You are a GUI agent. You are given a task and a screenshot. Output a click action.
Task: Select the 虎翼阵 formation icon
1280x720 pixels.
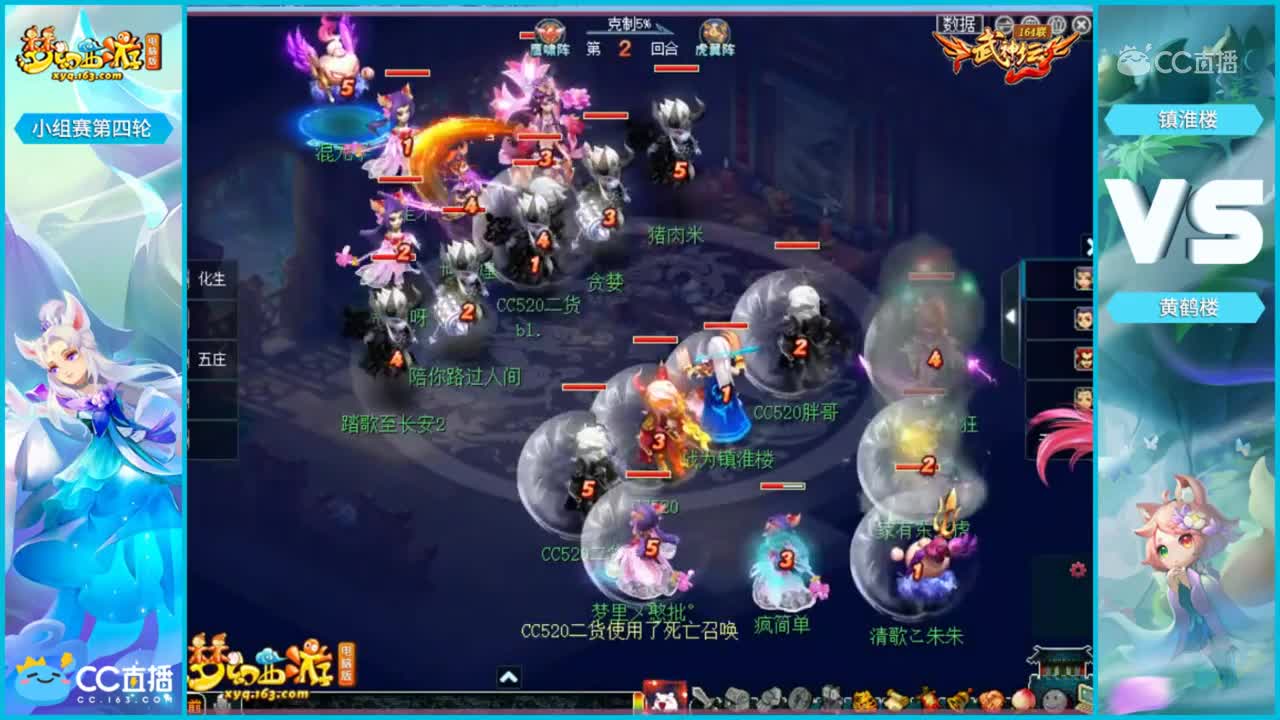[x=714, y=31]
